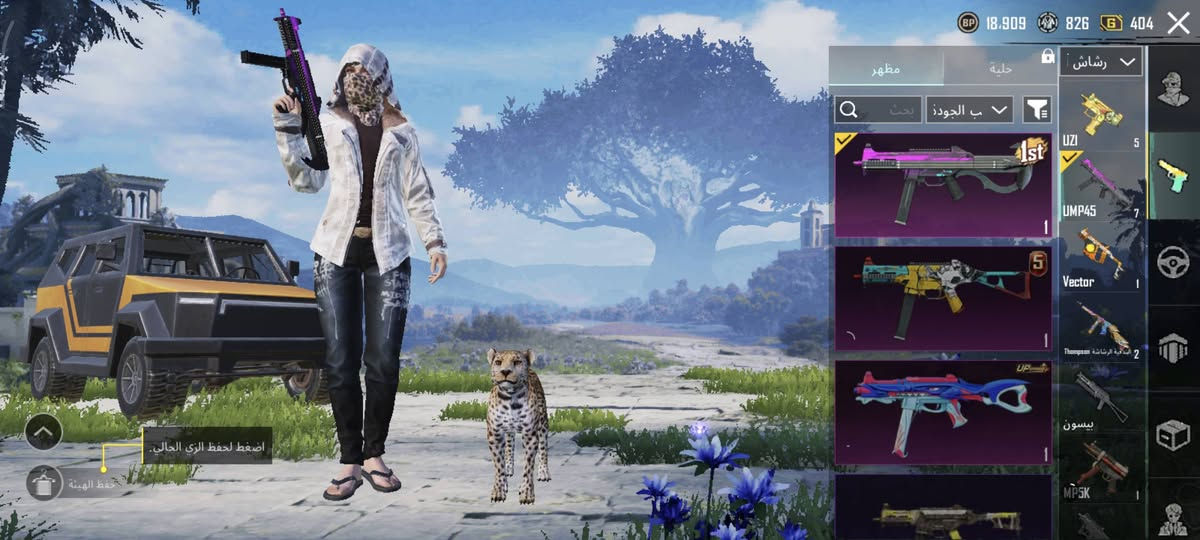
Task: Select the purple 1st-anniversary UMP45 skin
Action: (x=943, y=185)
